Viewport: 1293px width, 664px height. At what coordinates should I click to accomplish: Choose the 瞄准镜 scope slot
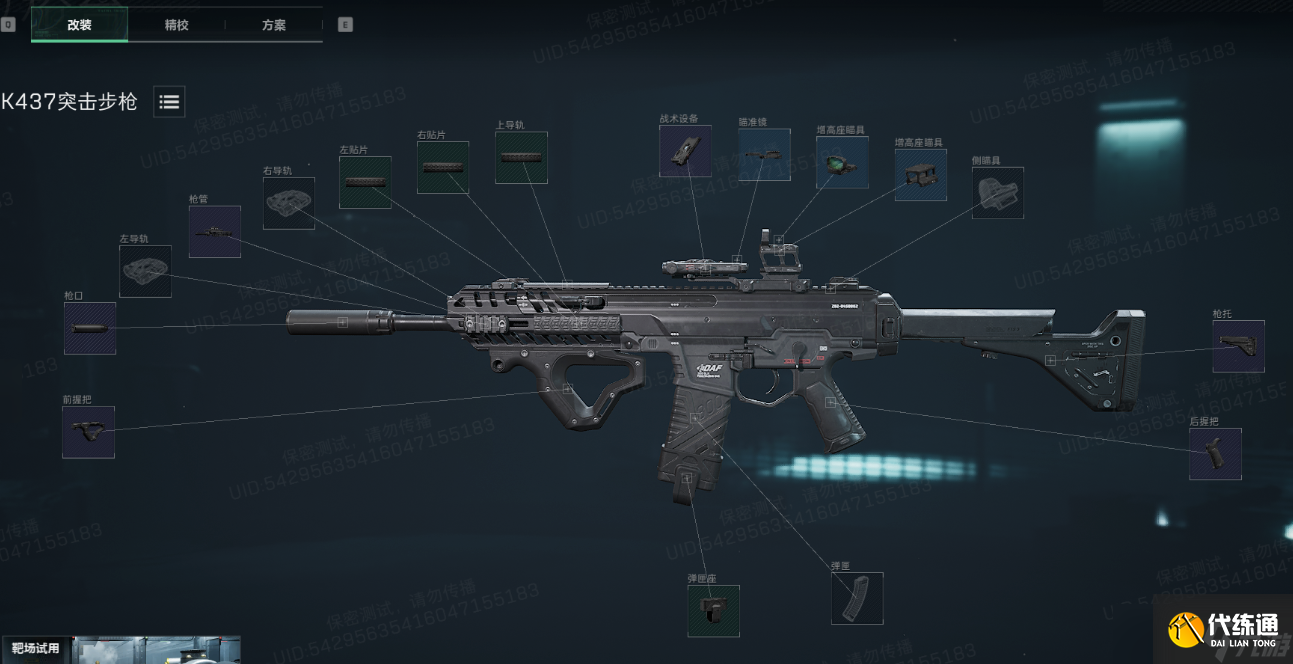(764, 154)
